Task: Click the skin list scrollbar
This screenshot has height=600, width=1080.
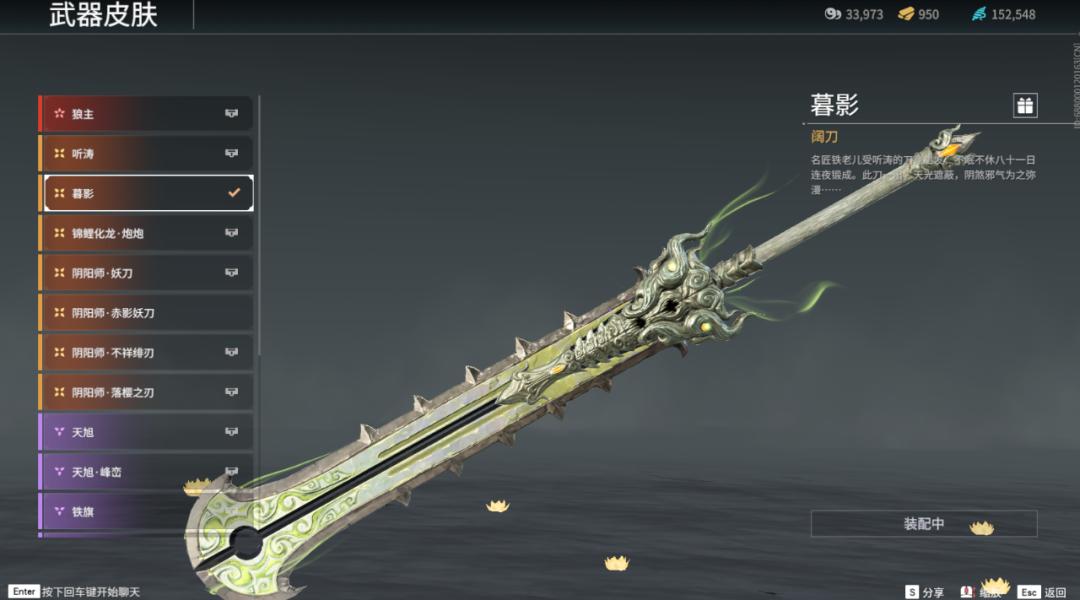Action: point(259,225)
